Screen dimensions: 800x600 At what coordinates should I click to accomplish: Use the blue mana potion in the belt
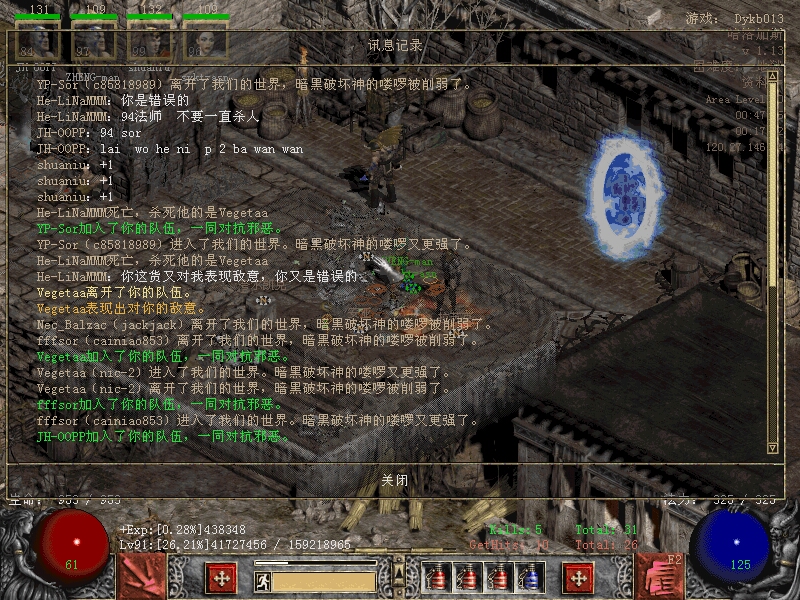[x=535, y=578]
